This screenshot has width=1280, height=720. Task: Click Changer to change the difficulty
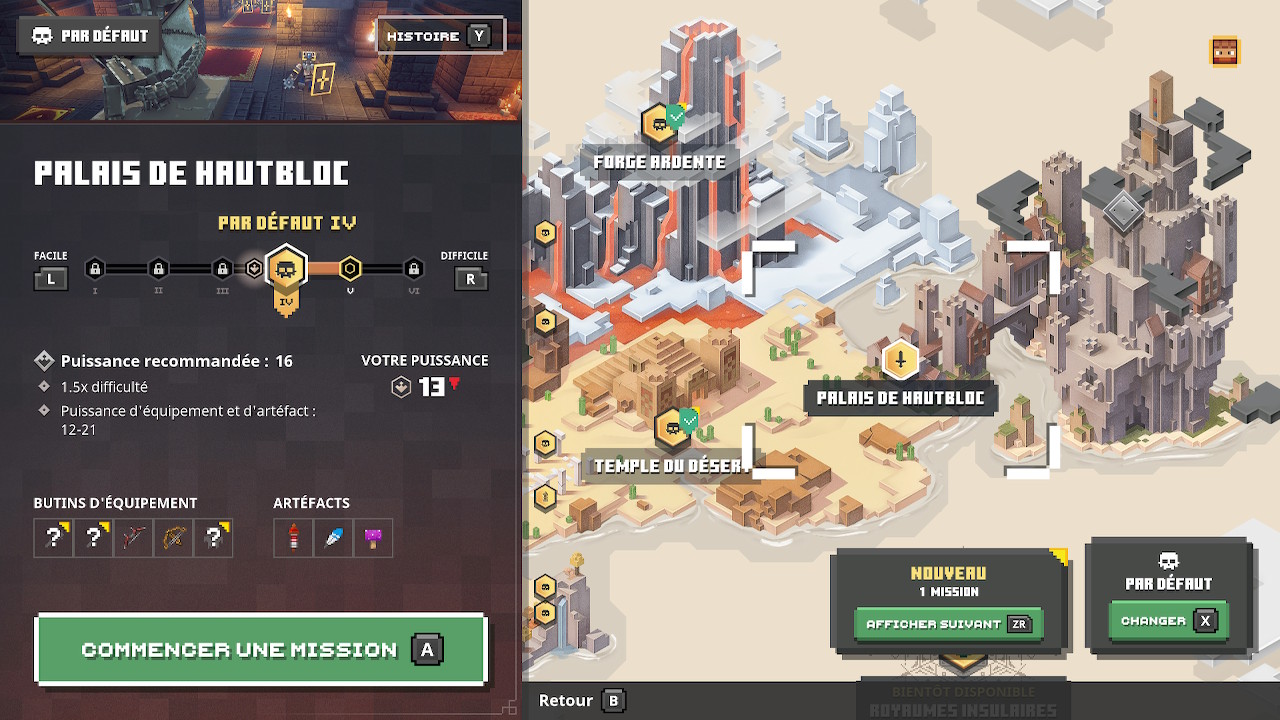[x=1167, y=621]
